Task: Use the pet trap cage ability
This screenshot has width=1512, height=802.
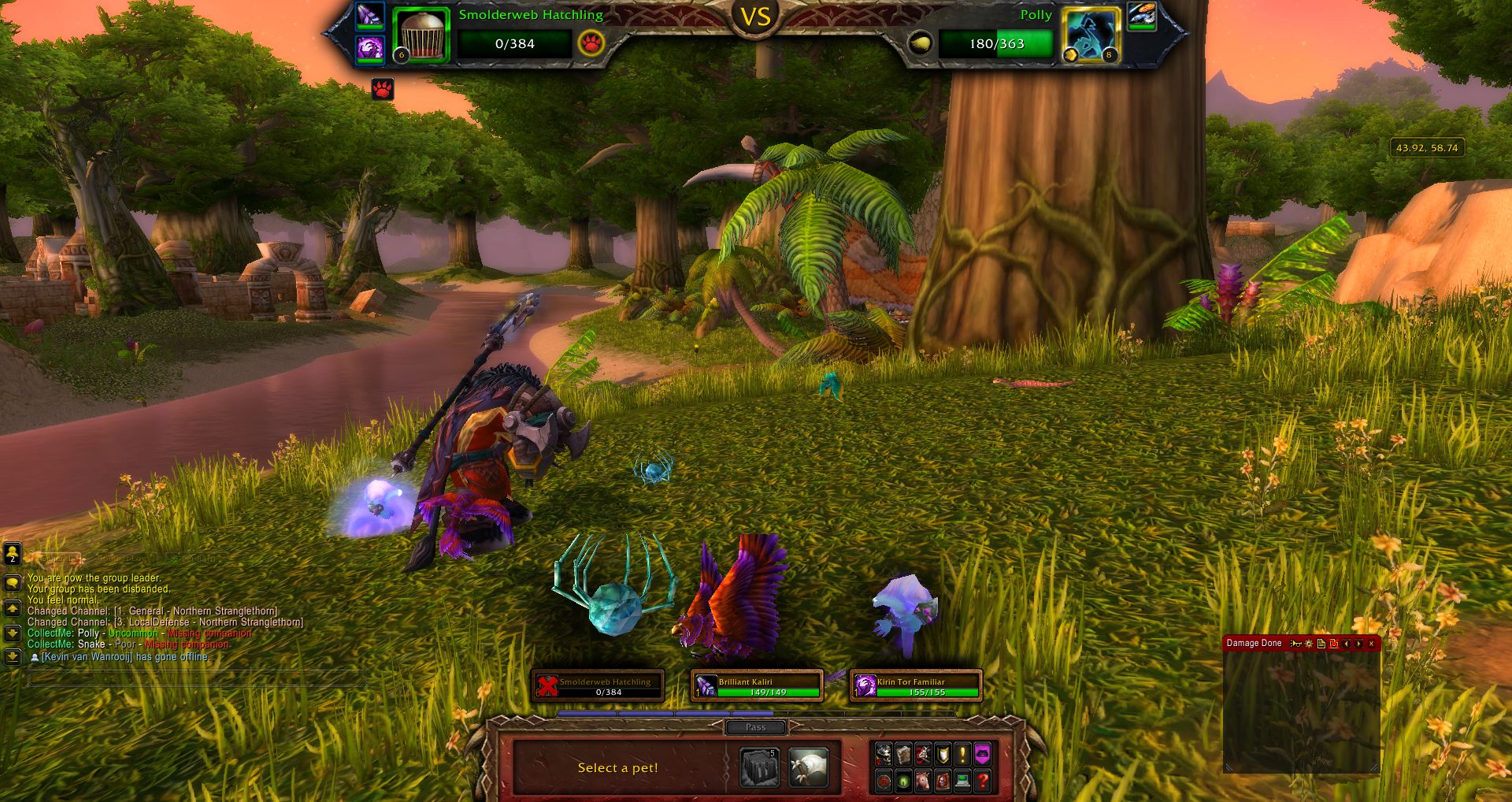Action: (760, 768)
